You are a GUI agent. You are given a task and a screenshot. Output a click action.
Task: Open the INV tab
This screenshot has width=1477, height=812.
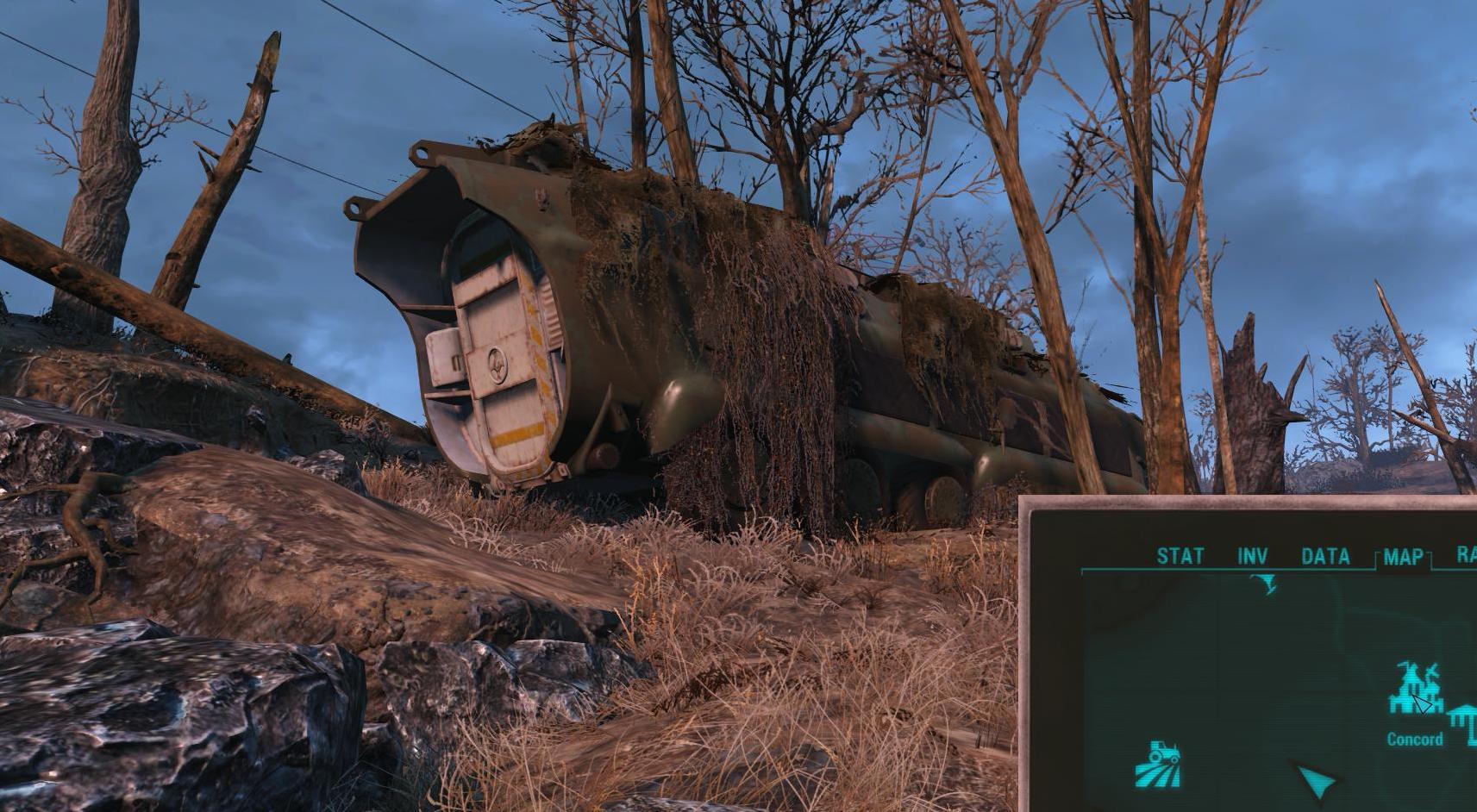(1252, 556)
